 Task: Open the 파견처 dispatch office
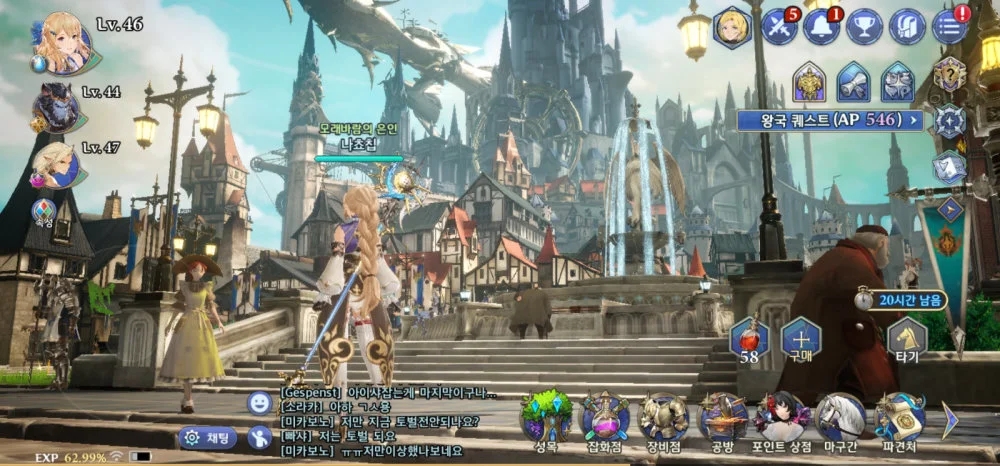[x=900, y=417]
